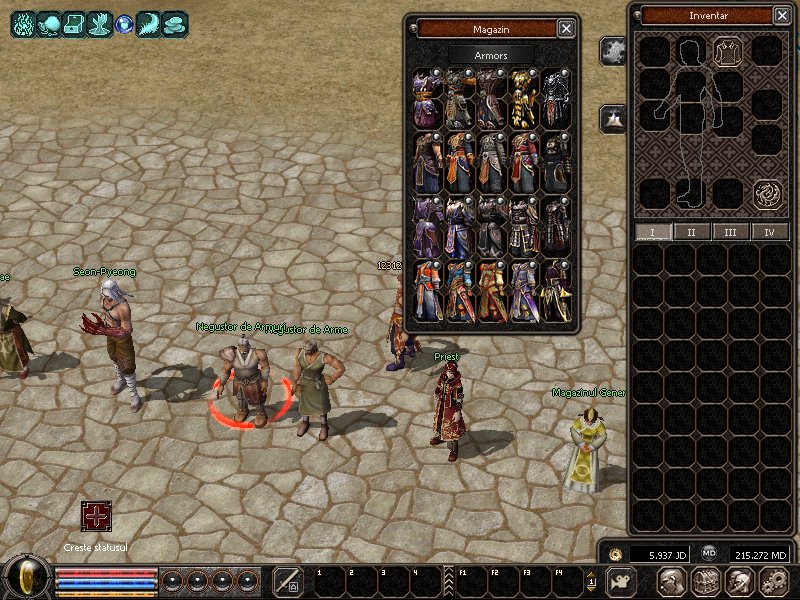Viewport: 800px width, 600px height.
Task: Open inventory page IV
Action: [x=769, y=232]
